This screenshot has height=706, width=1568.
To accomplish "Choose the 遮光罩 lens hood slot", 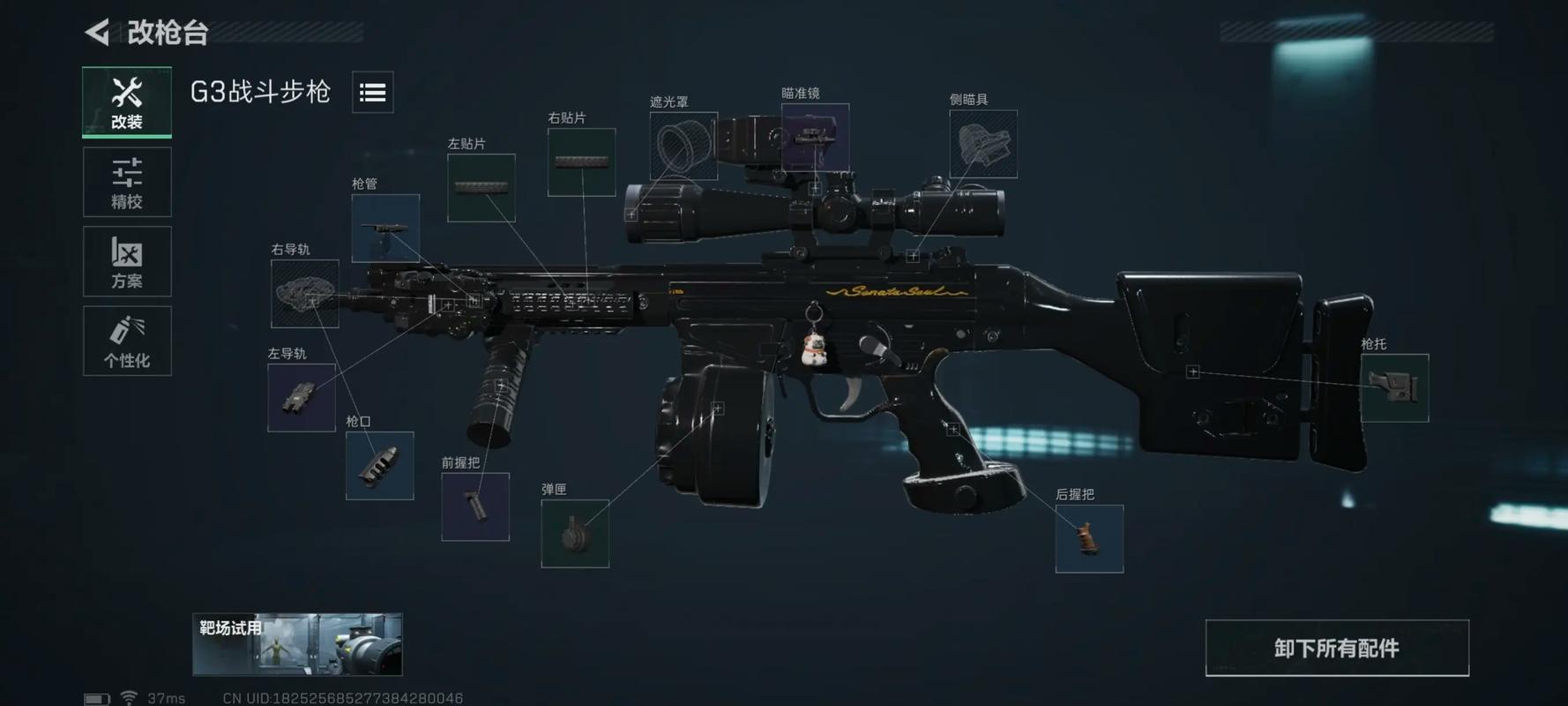I will [683, 146].
